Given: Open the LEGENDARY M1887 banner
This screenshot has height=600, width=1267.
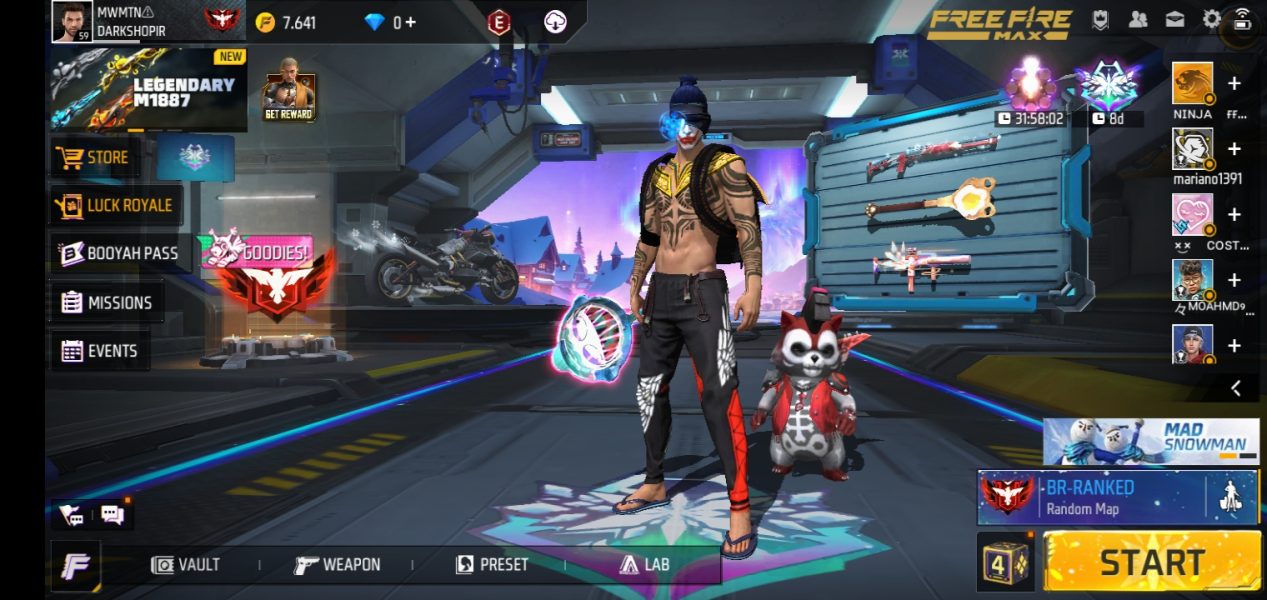Looking at the screenshot, I should tap(148, 91).
